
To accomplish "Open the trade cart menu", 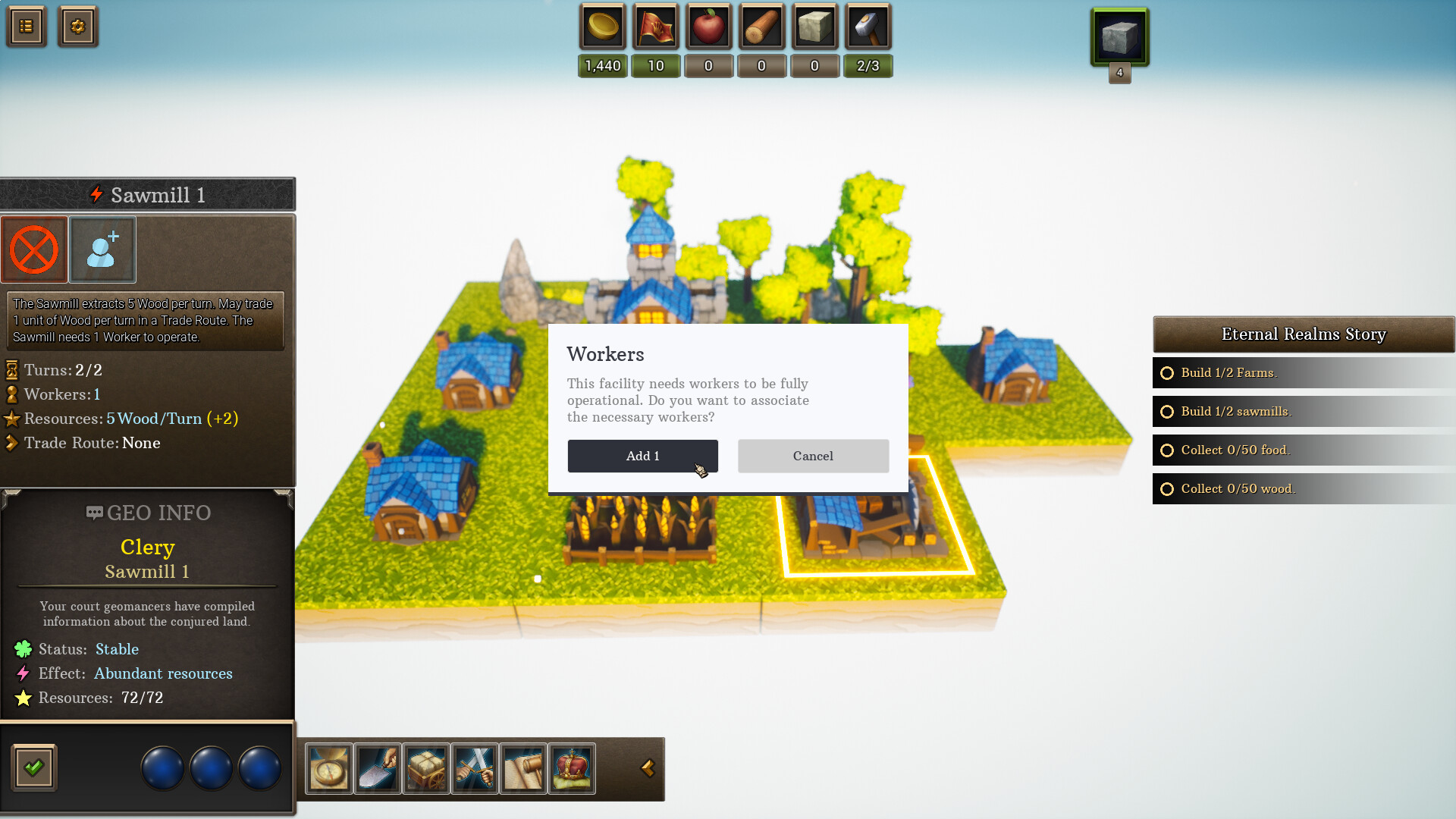I will click(425, 768).
